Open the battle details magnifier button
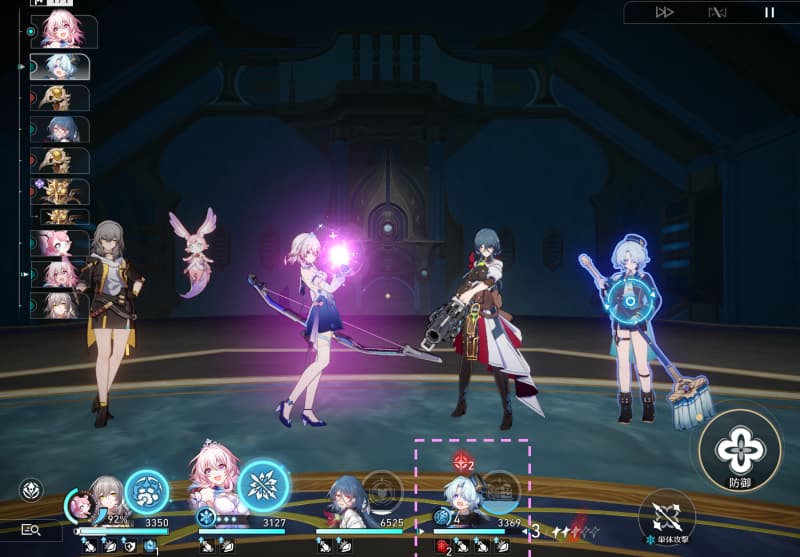This screenshot has width=800, height=557. [x=31, y=531]
